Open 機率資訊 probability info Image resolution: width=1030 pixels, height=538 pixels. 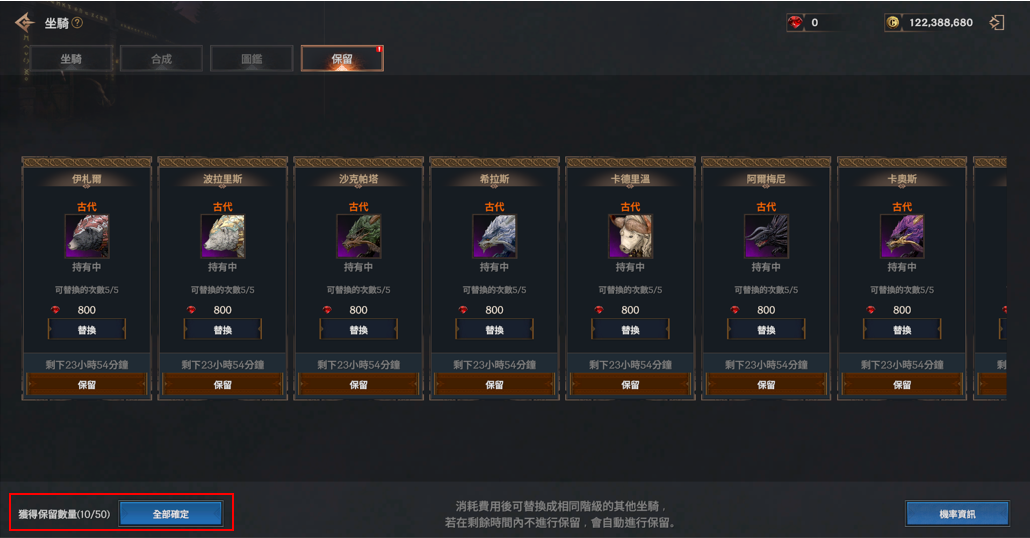point(957,514)
